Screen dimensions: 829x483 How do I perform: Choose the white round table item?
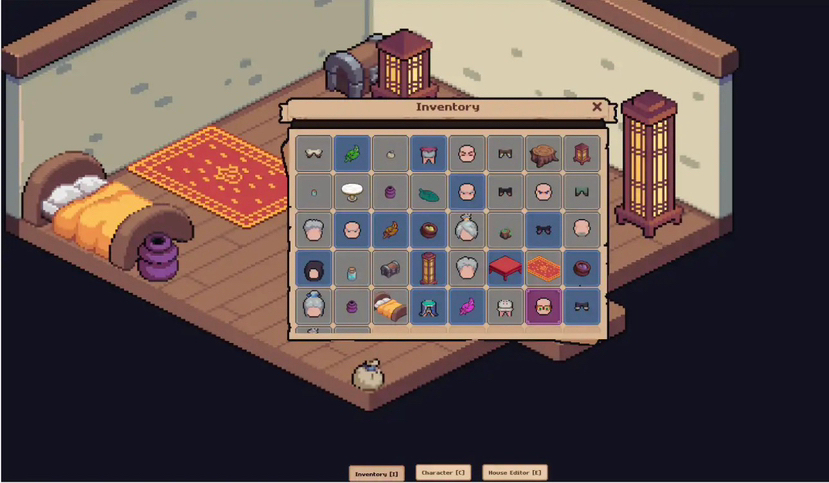point(352,191)
